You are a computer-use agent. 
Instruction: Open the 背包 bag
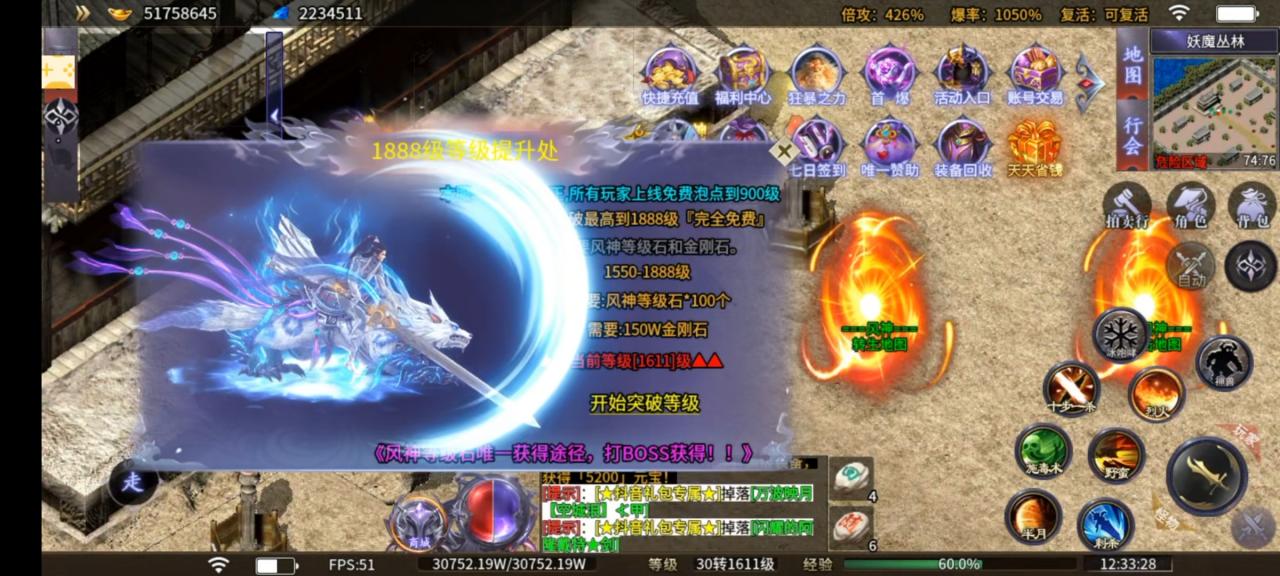coord(1252,206)
